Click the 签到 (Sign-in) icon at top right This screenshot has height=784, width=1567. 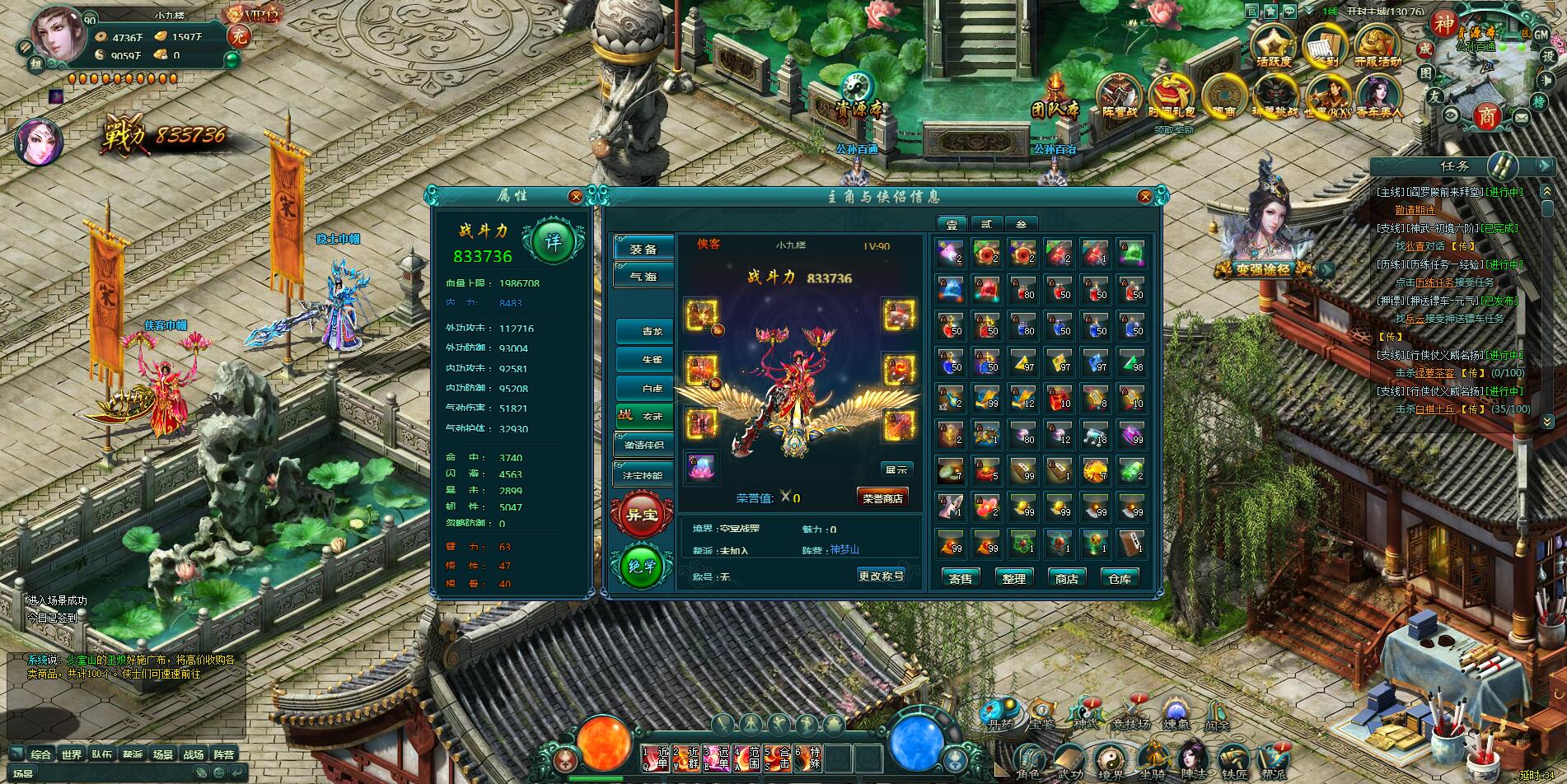tap(1326, 46)
